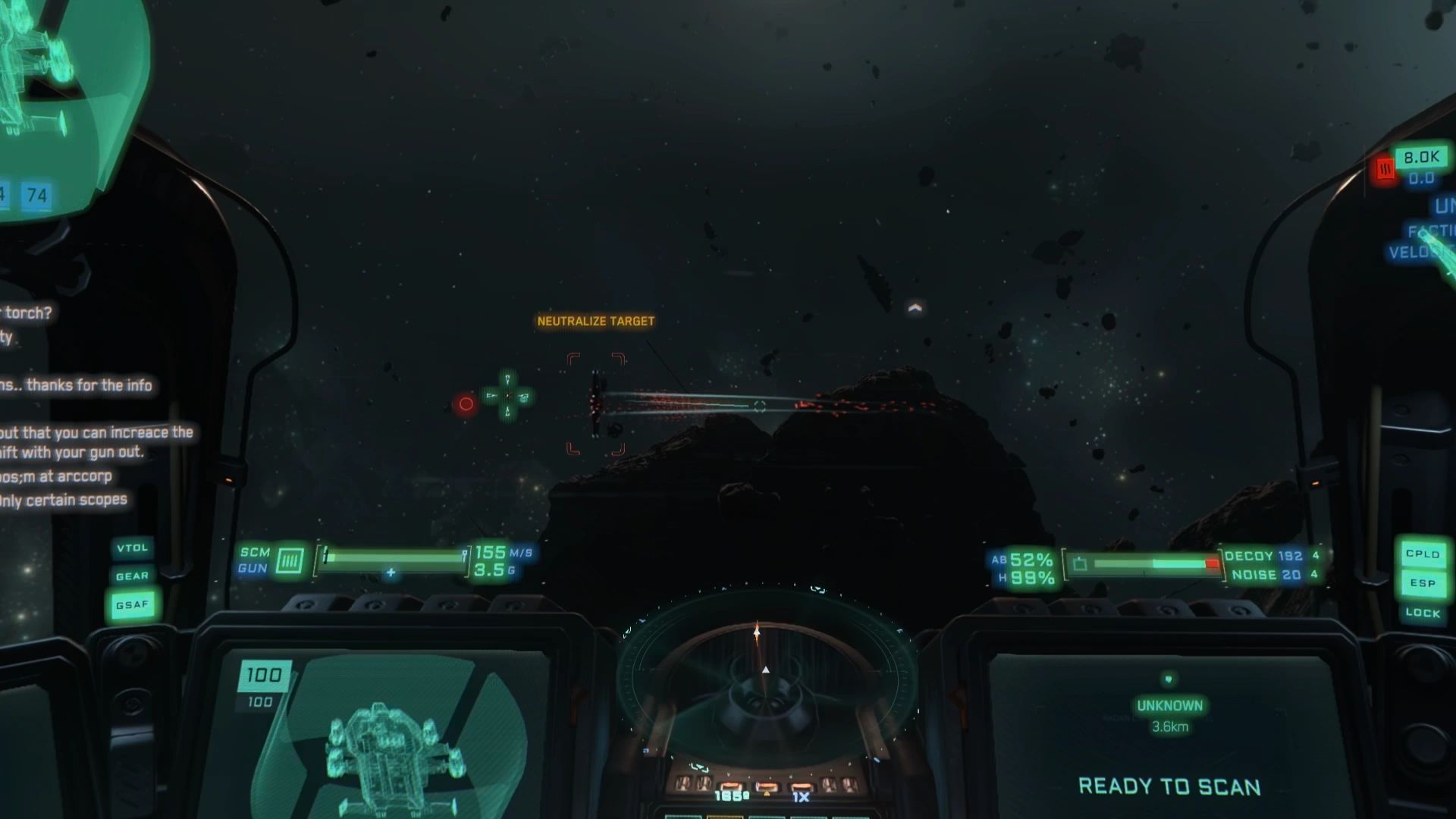Image resolution: width=1456 pixels, height=819 pixels.
Task: Toggle the VTOL indicator
Action: [x=133, y=548]
